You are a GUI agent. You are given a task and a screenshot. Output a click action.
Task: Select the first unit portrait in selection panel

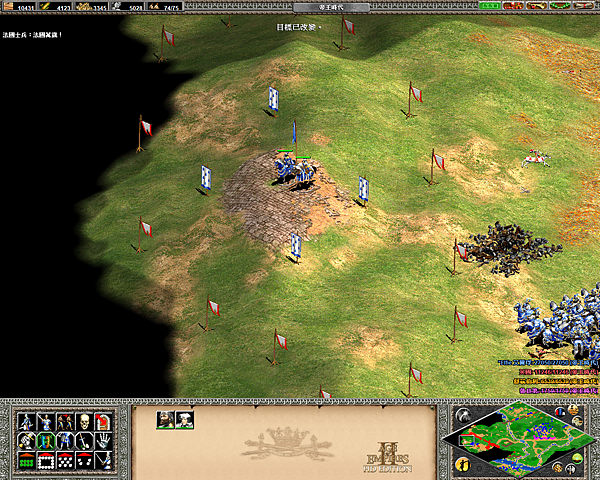tap(165, 420)
